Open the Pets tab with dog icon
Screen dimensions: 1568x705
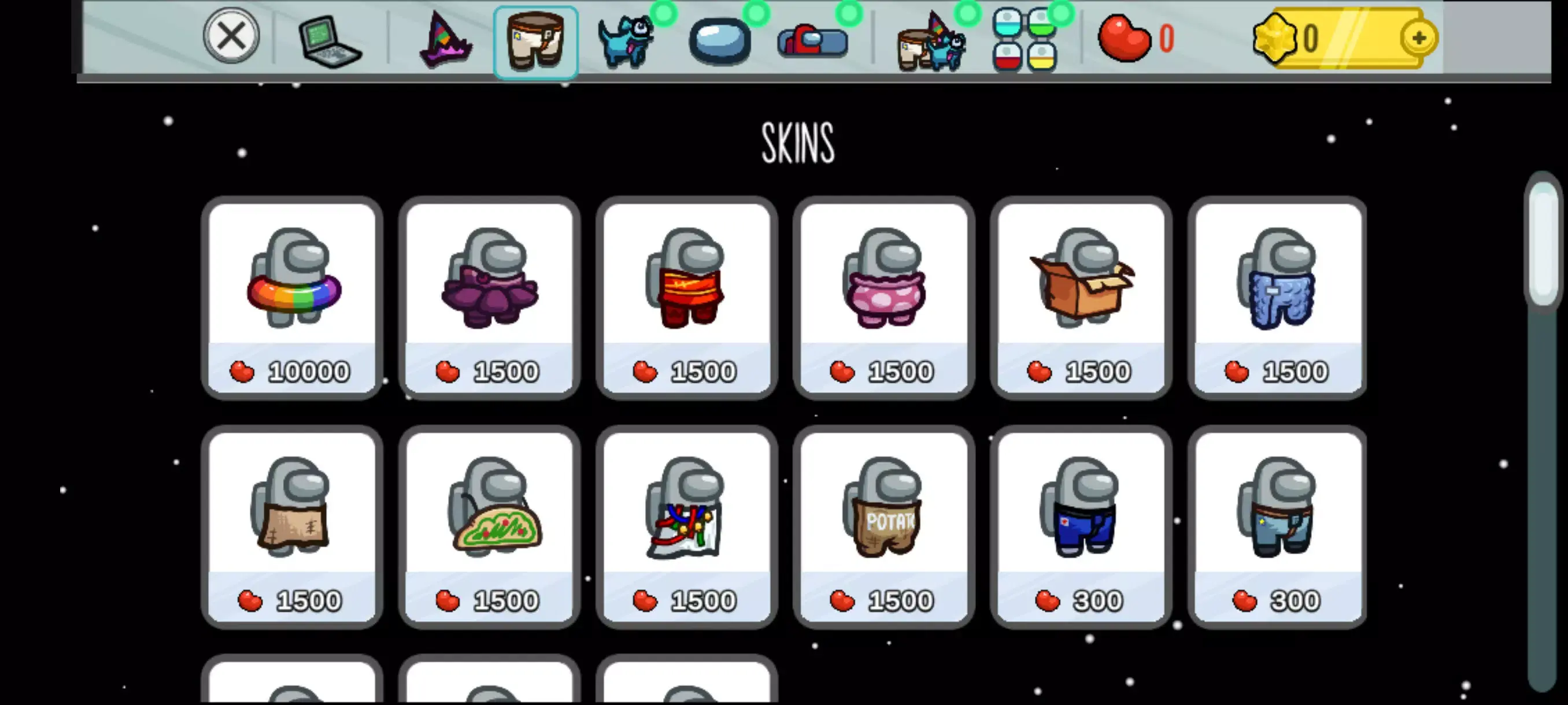click(625, 39)
